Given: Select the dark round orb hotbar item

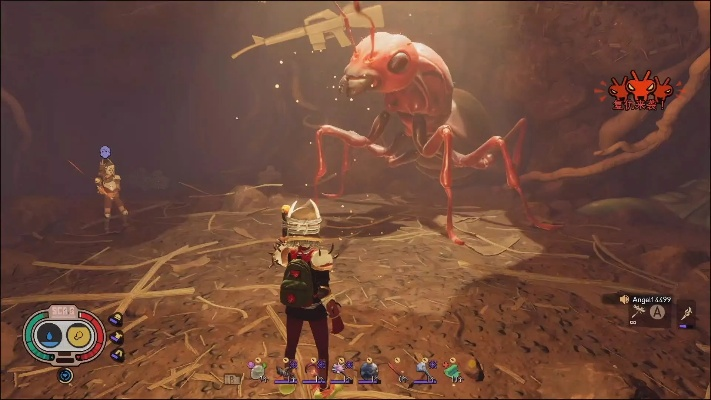Looking at the screenshot, I should (368, 371).
